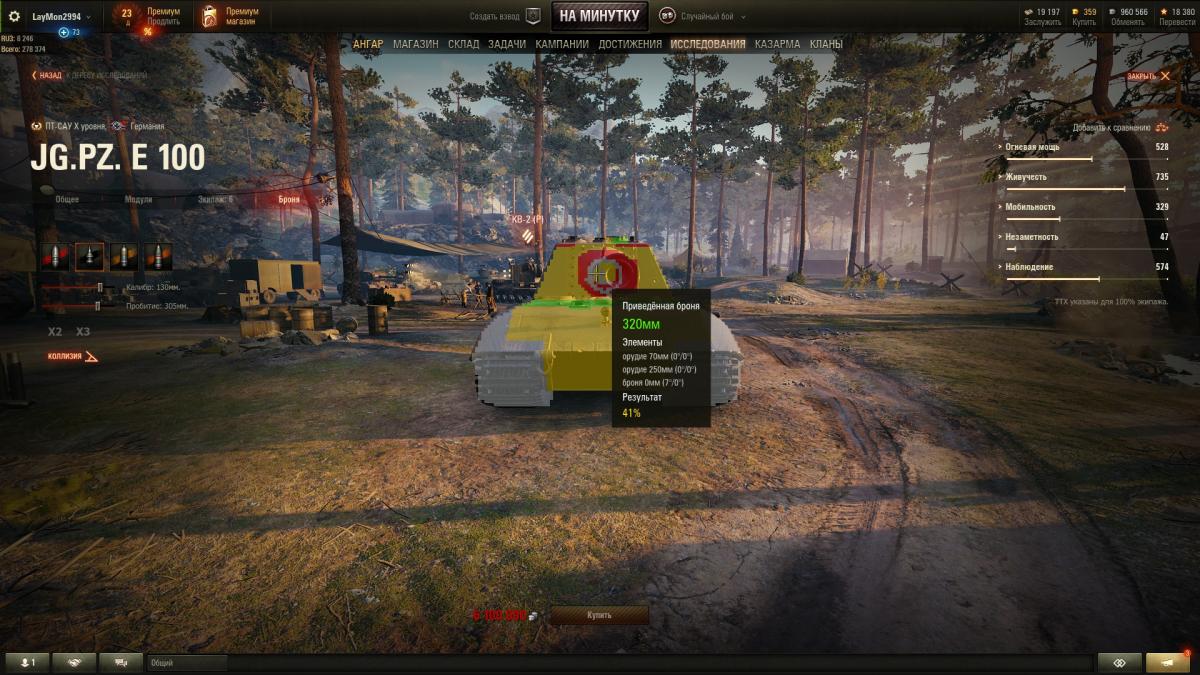Close the vehicle preview with ЗАКРЫТЬ
This screenshot has height=675, width=1200.
[x=1148, y=76]
